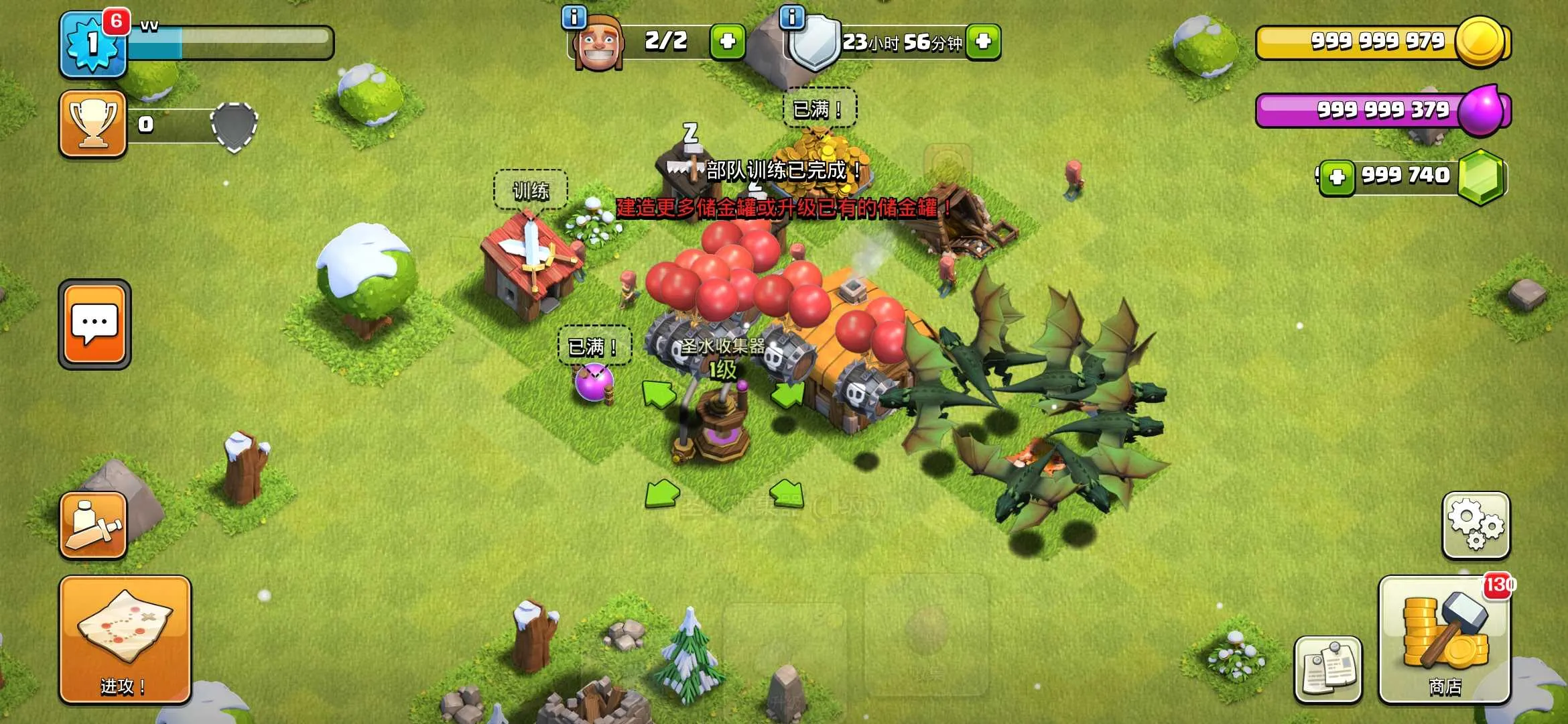Show shield info via the blue i

pyautogui.click(x=792, y=17)
